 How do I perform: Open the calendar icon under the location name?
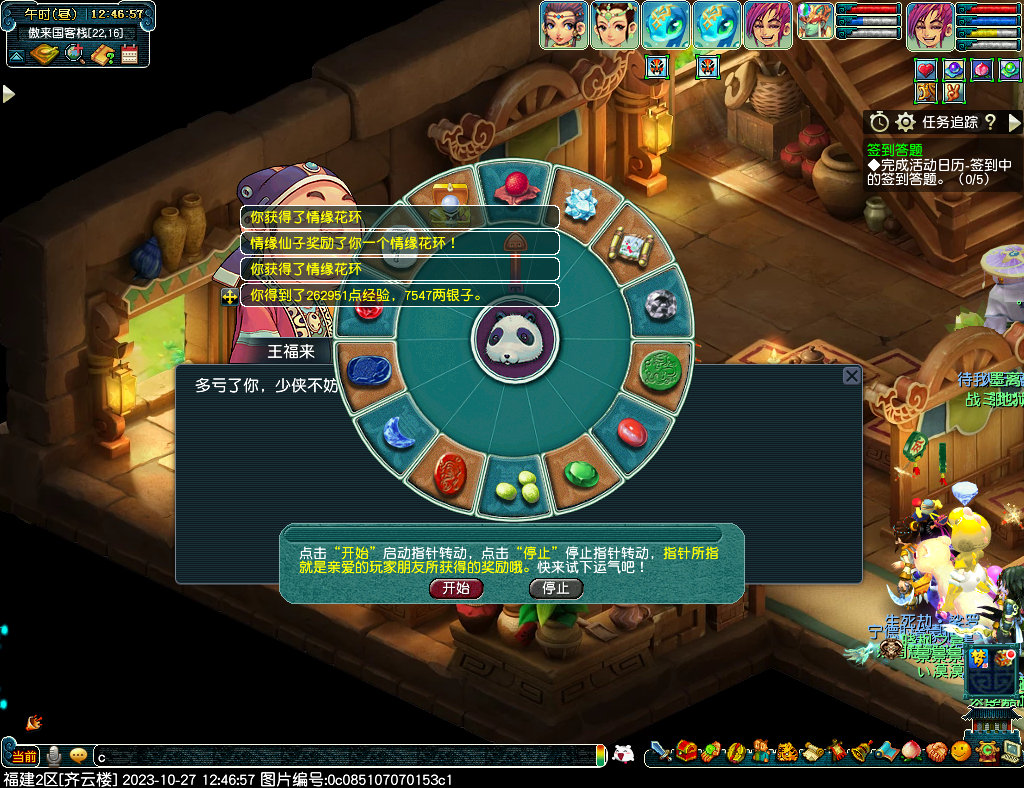130,55
